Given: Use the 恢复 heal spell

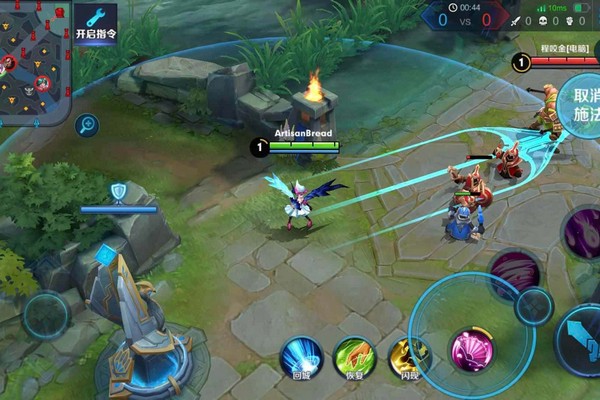Looking at the screenshot, I should click(353, 358).
